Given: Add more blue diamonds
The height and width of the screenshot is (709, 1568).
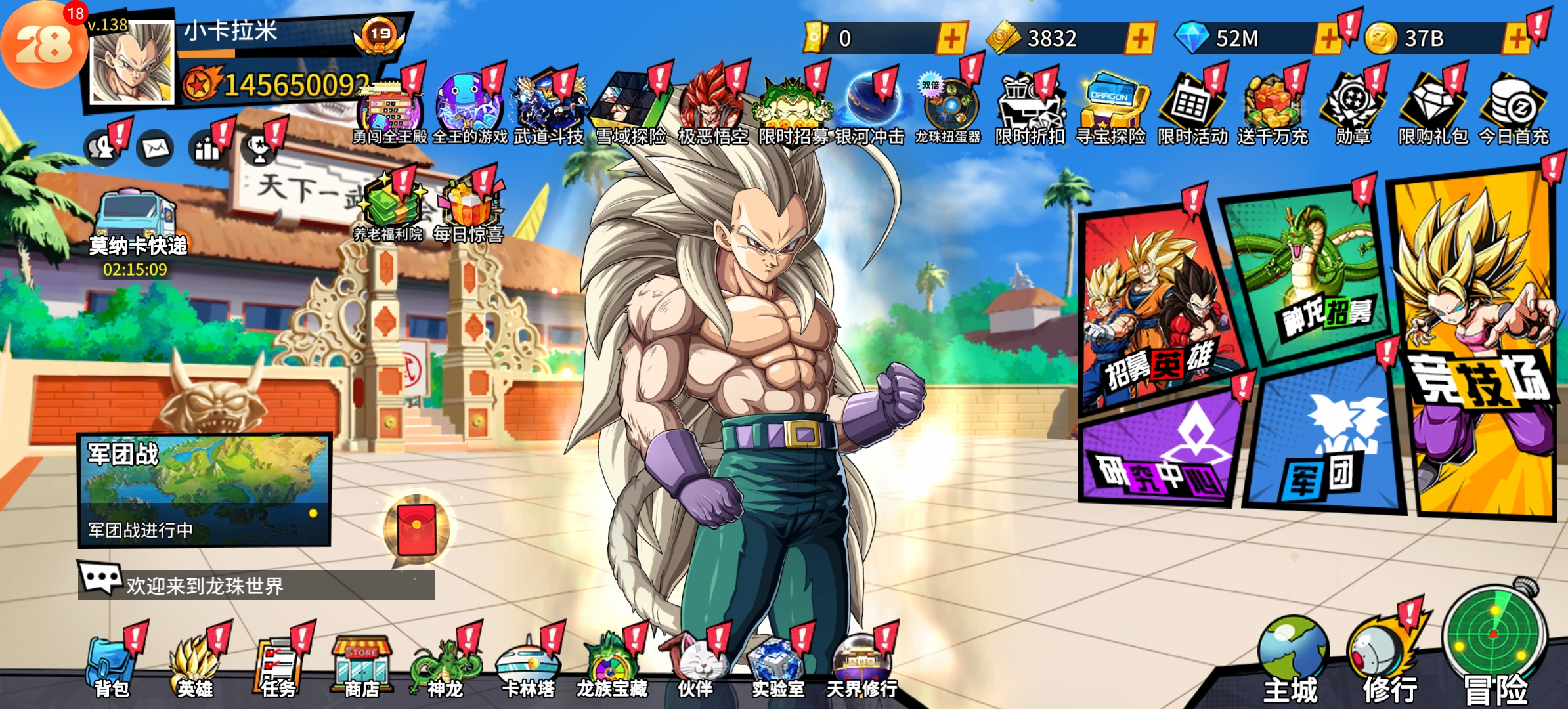Looking at the screenshot, I should [1327, 39].
